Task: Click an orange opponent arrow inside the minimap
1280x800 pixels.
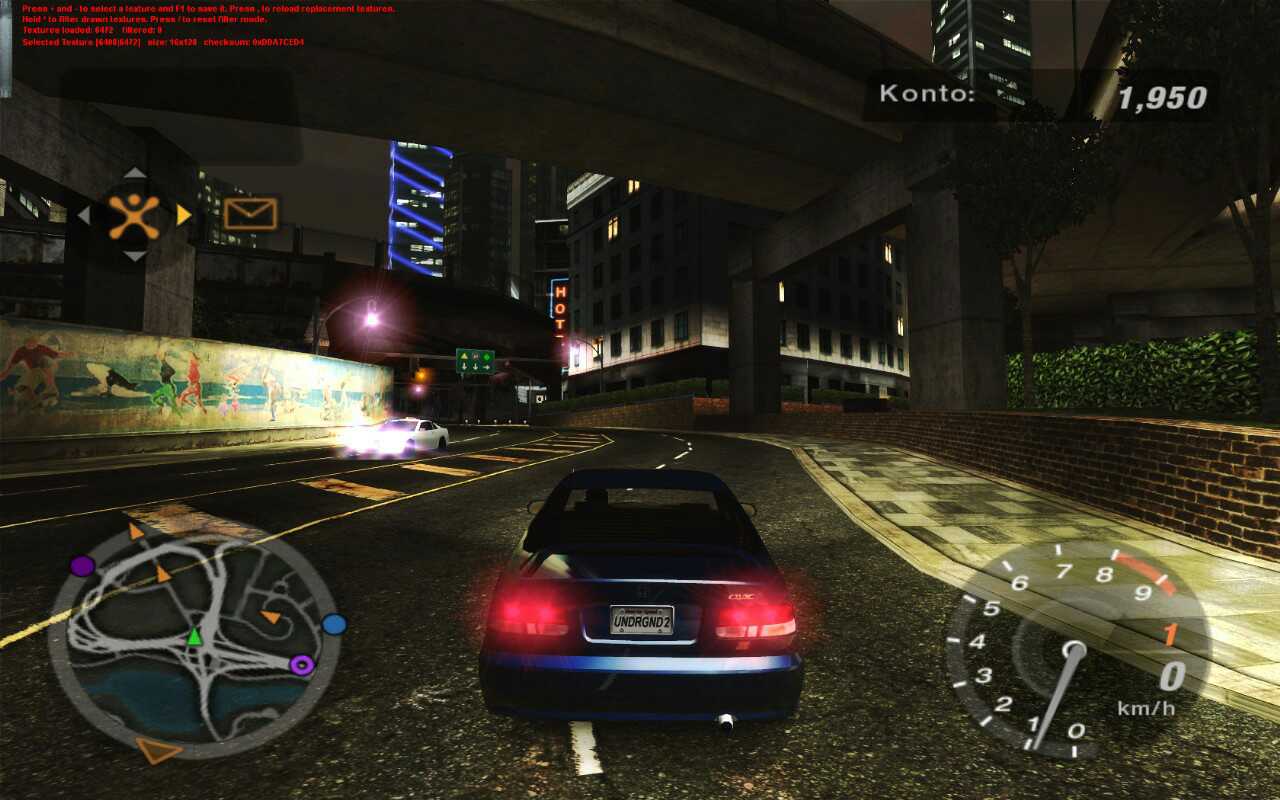Action: [162, 574]
